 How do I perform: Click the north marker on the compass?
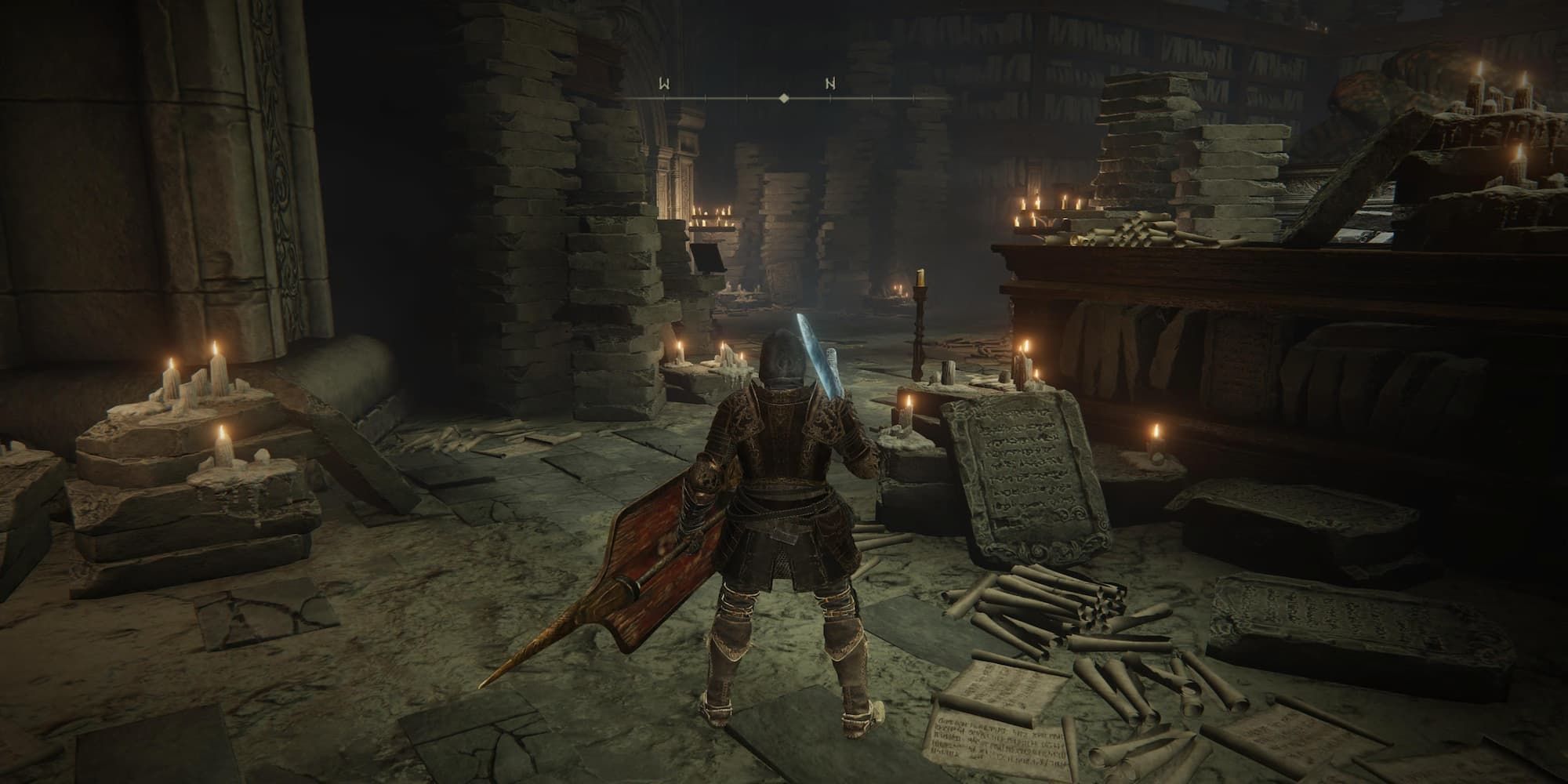point(829,83)
